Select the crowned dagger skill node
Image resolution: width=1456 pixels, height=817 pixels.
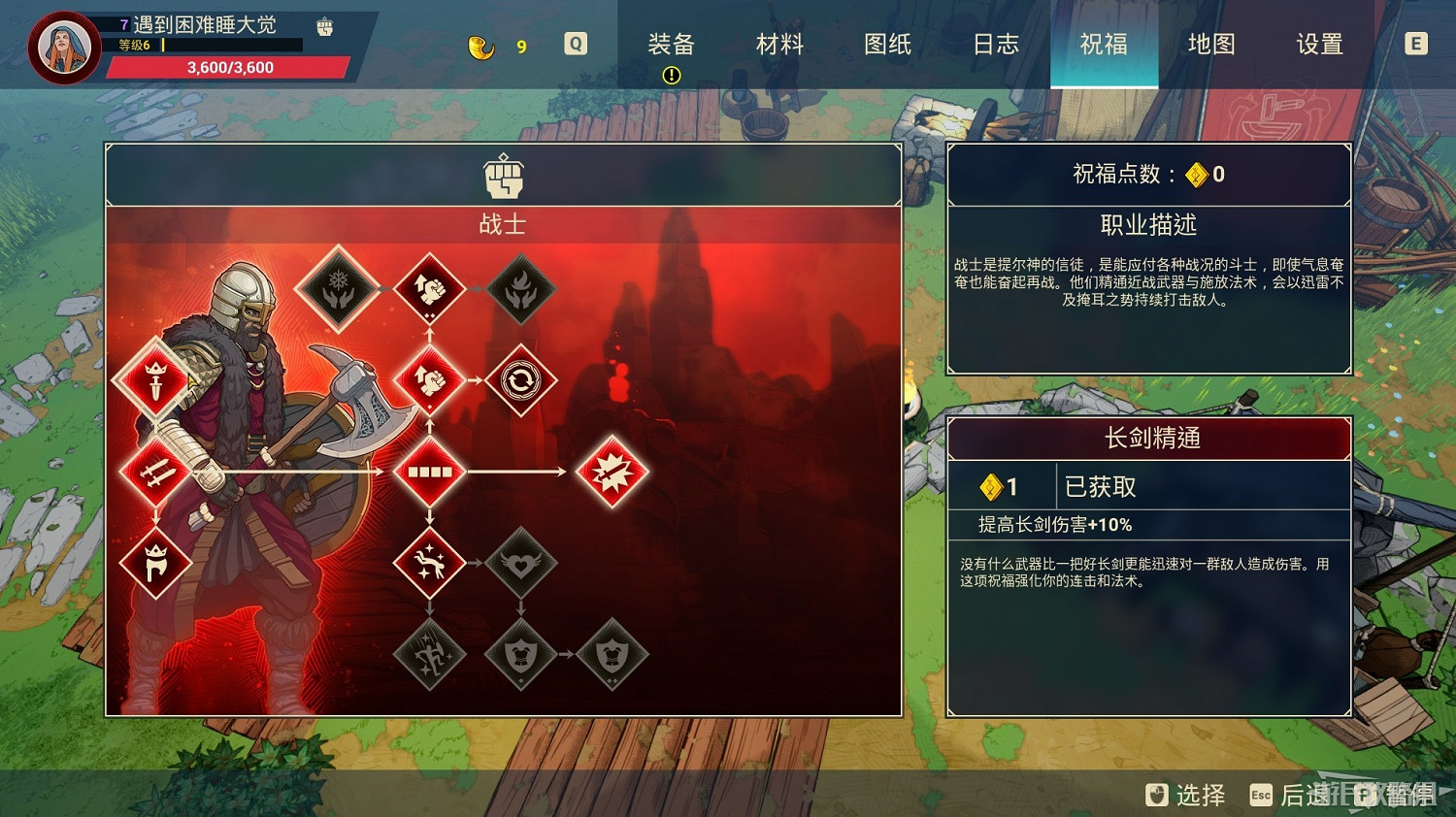click(x=155, y=380)
